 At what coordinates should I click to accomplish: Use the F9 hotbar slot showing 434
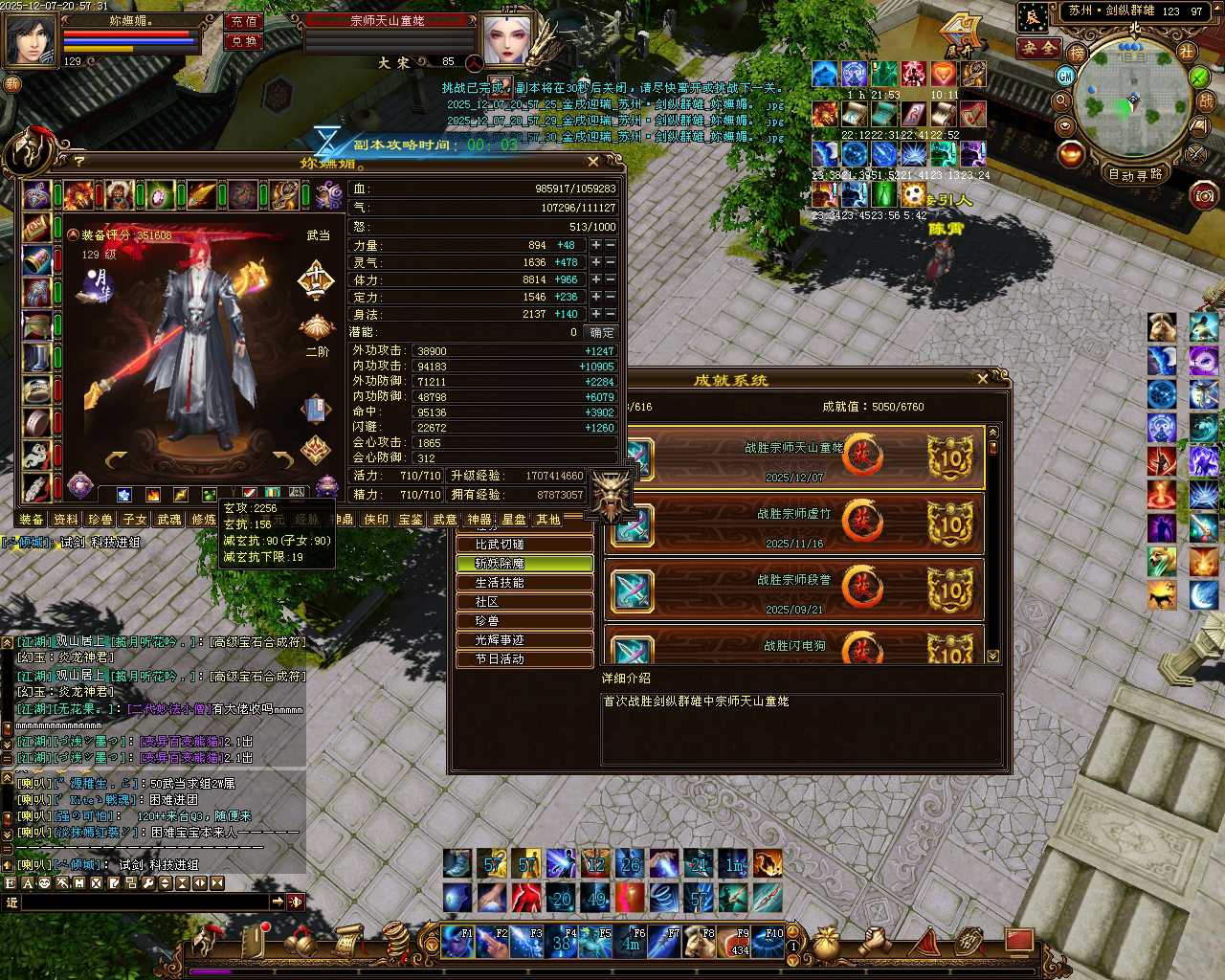point(740,942)
